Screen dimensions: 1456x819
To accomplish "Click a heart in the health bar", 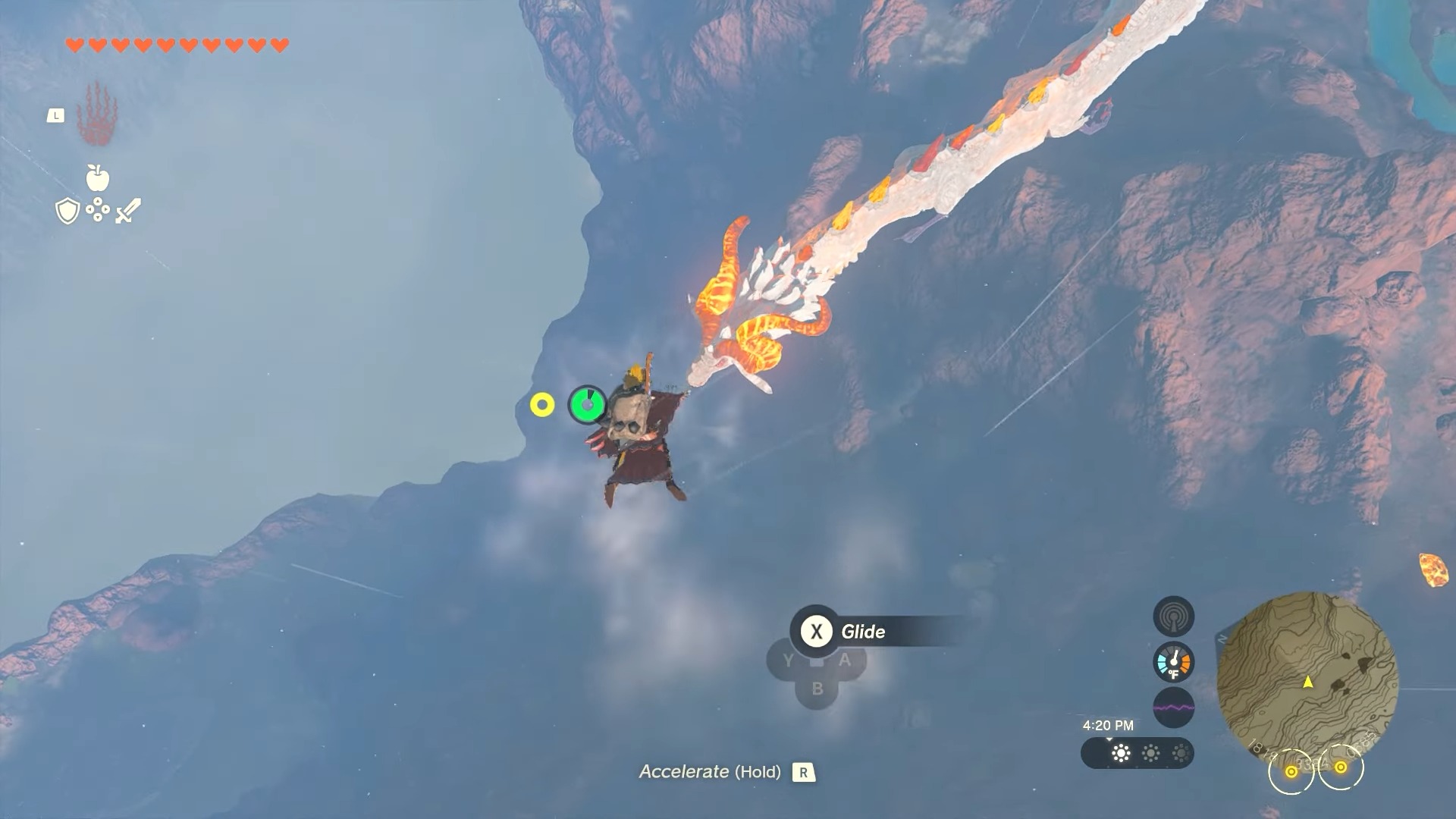I will (74, 43).
